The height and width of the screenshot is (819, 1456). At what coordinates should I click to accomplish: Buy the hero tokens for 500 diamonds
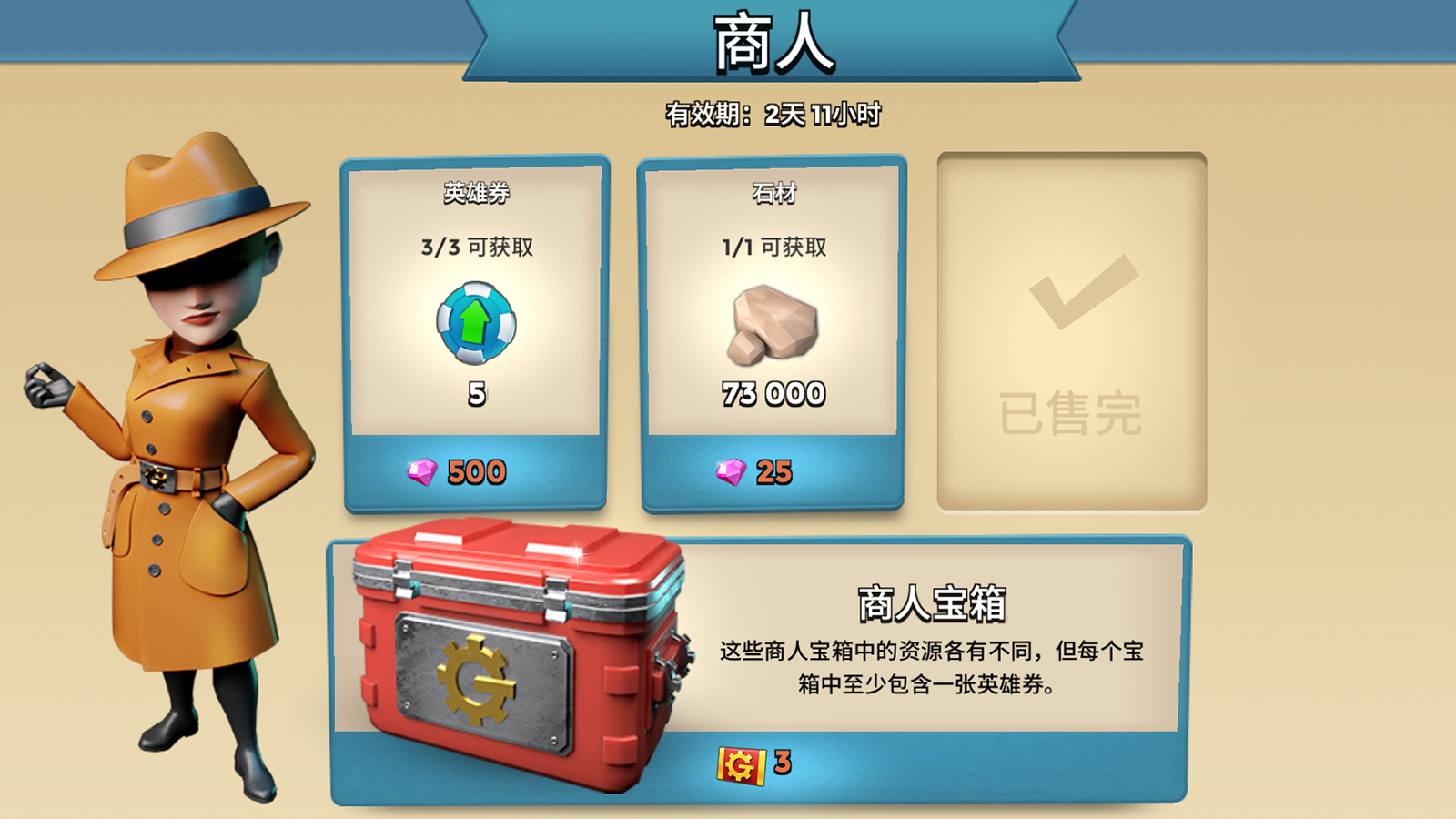pyautogui.click(x=476, y=471)
